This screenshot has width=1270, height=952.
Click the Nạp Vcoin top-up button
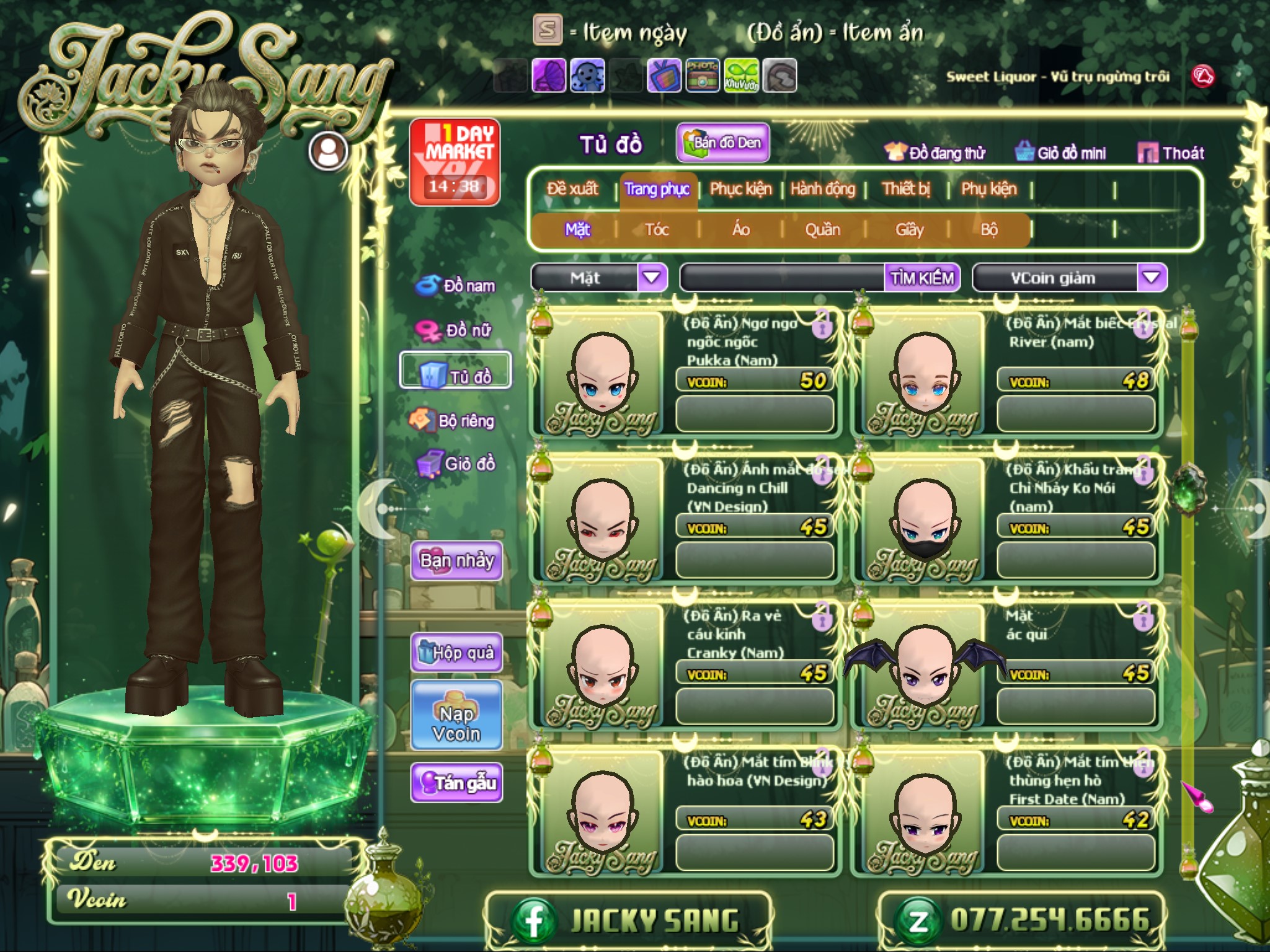coord(456,723)
